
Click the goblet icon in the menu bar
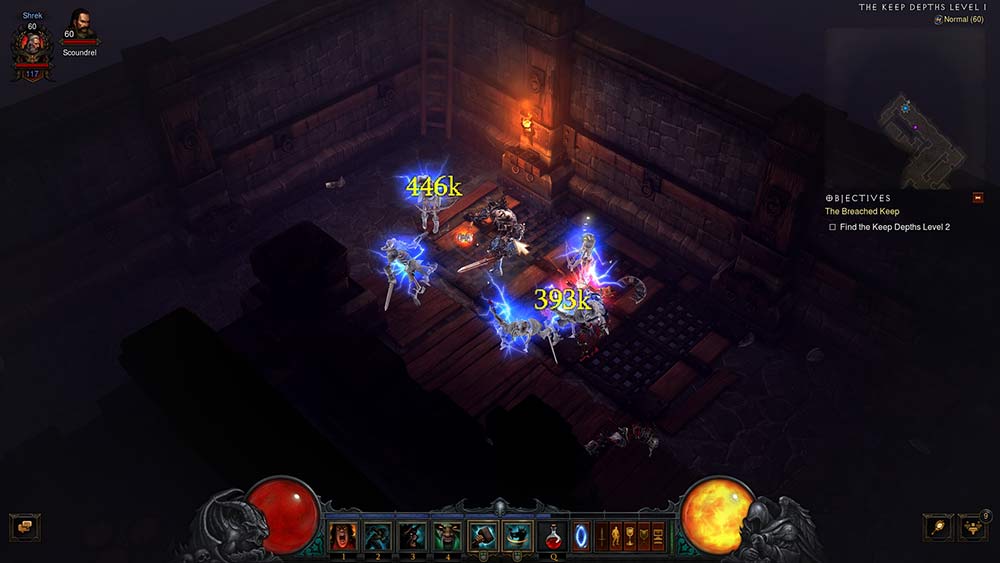pyautogui.click(x=630, y=536)
